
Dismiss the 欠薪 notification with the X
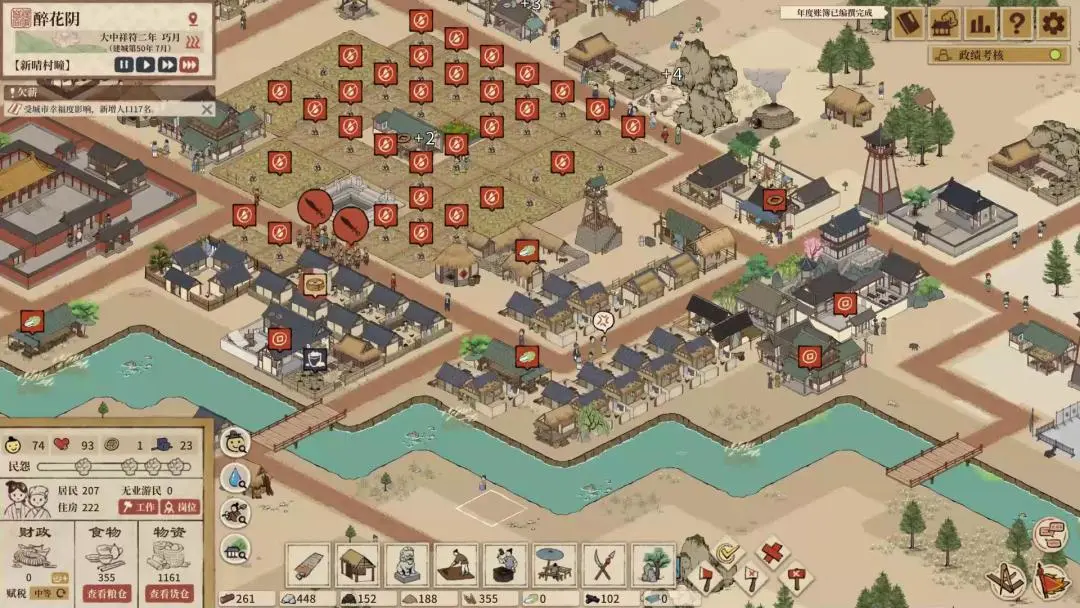click(x=207, y=109)
